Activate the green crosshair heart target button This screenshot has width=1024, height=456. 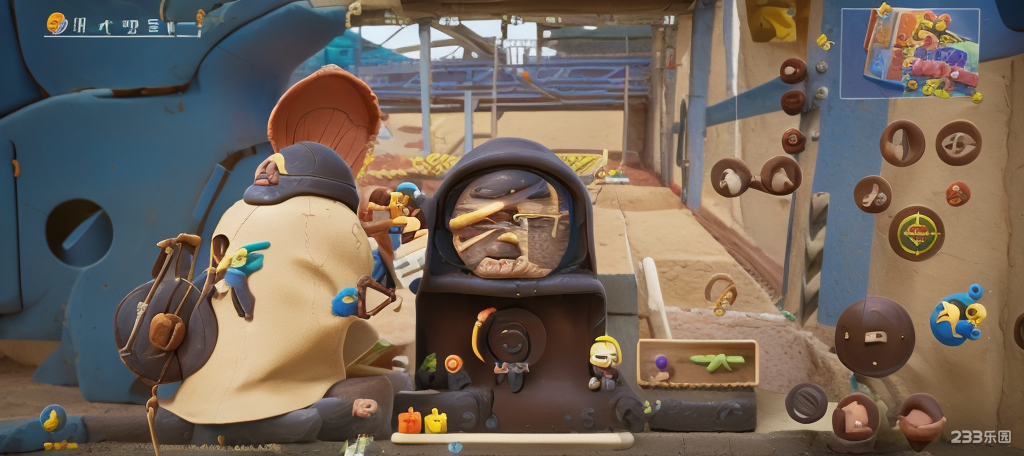[916, 233]
